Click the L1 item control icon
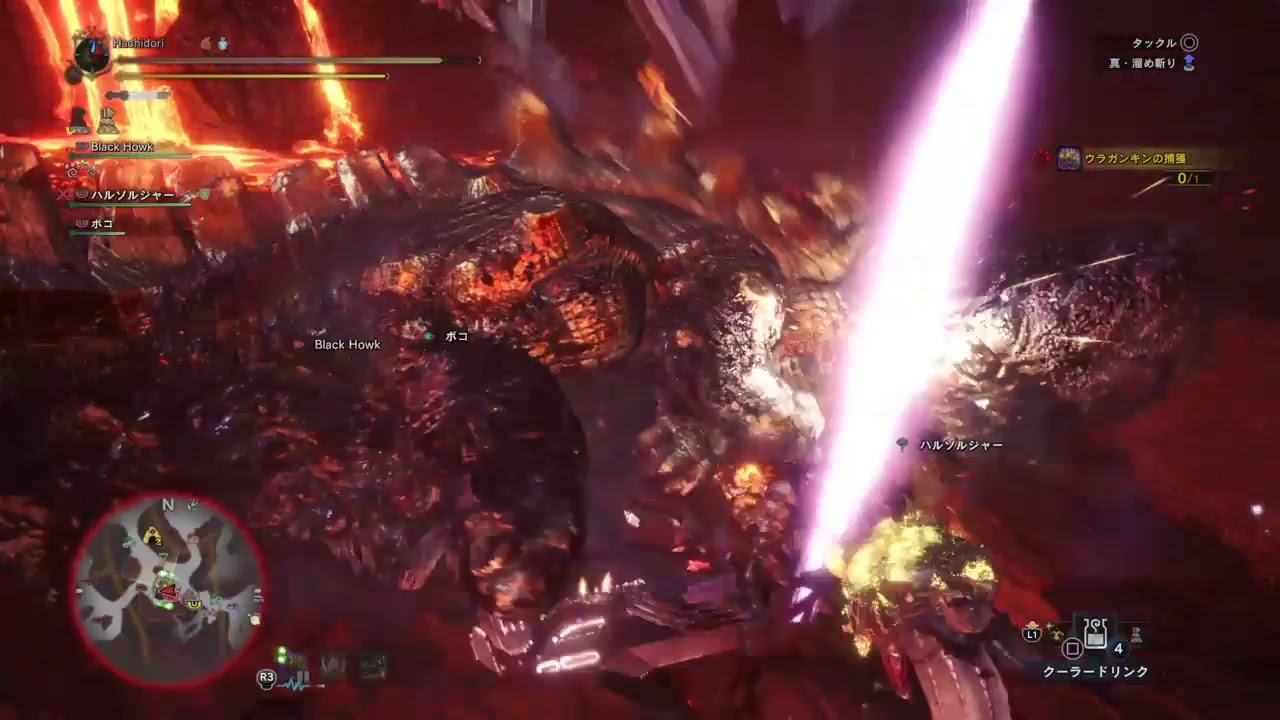The width and height of the screenshot is (1280, 720). pos(1030,634)
